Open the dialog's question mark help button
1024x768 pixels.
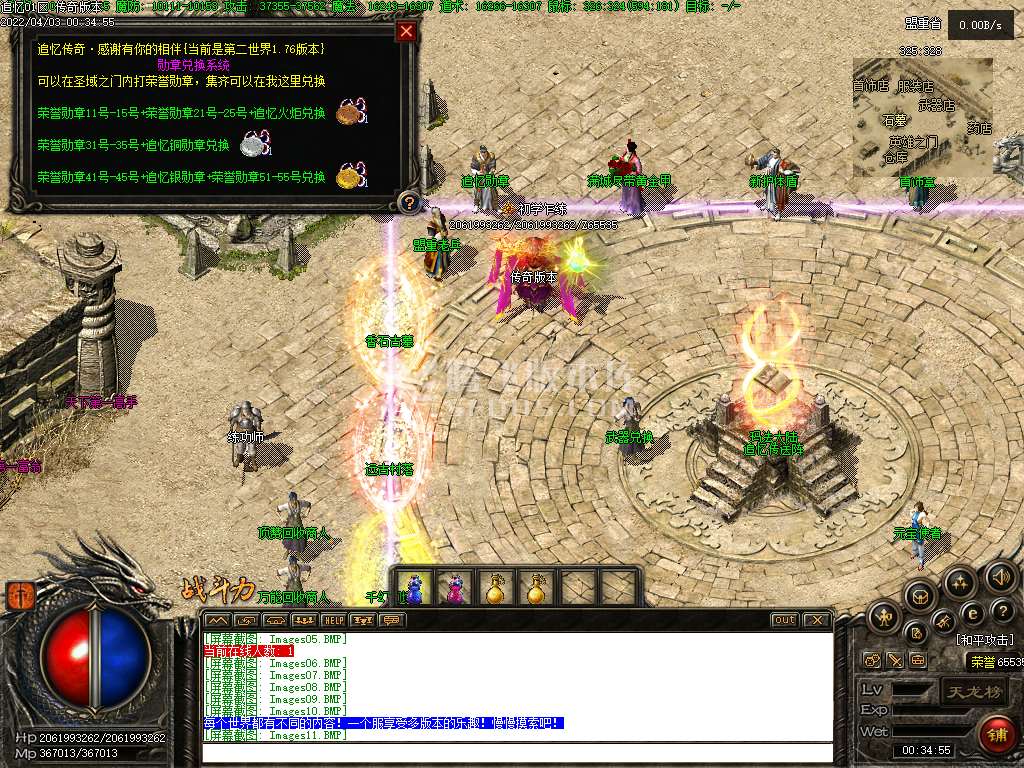[x=408, y=203]
